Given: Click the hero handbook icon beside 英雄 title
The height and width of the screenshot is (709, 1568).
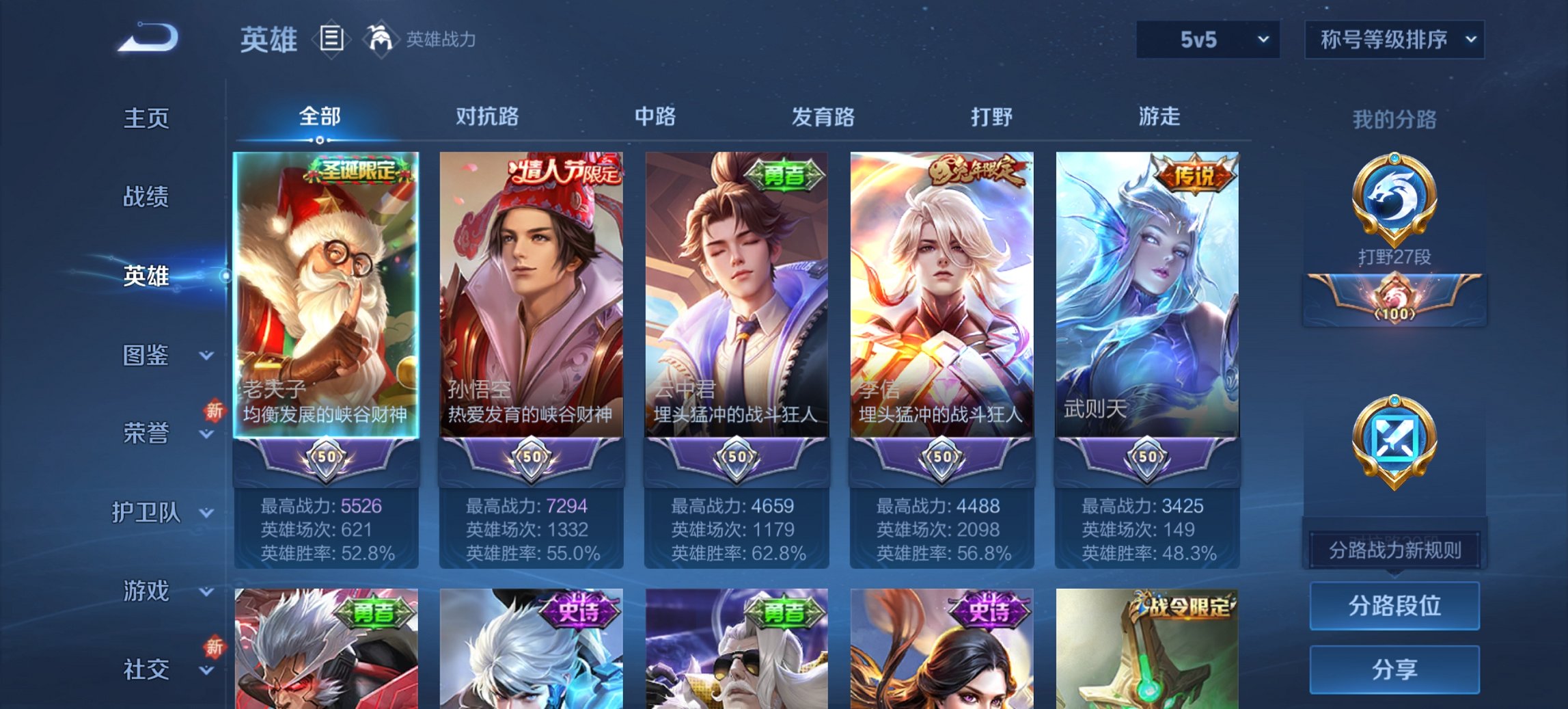Looking at the screenshot, I should coord(331,39).
